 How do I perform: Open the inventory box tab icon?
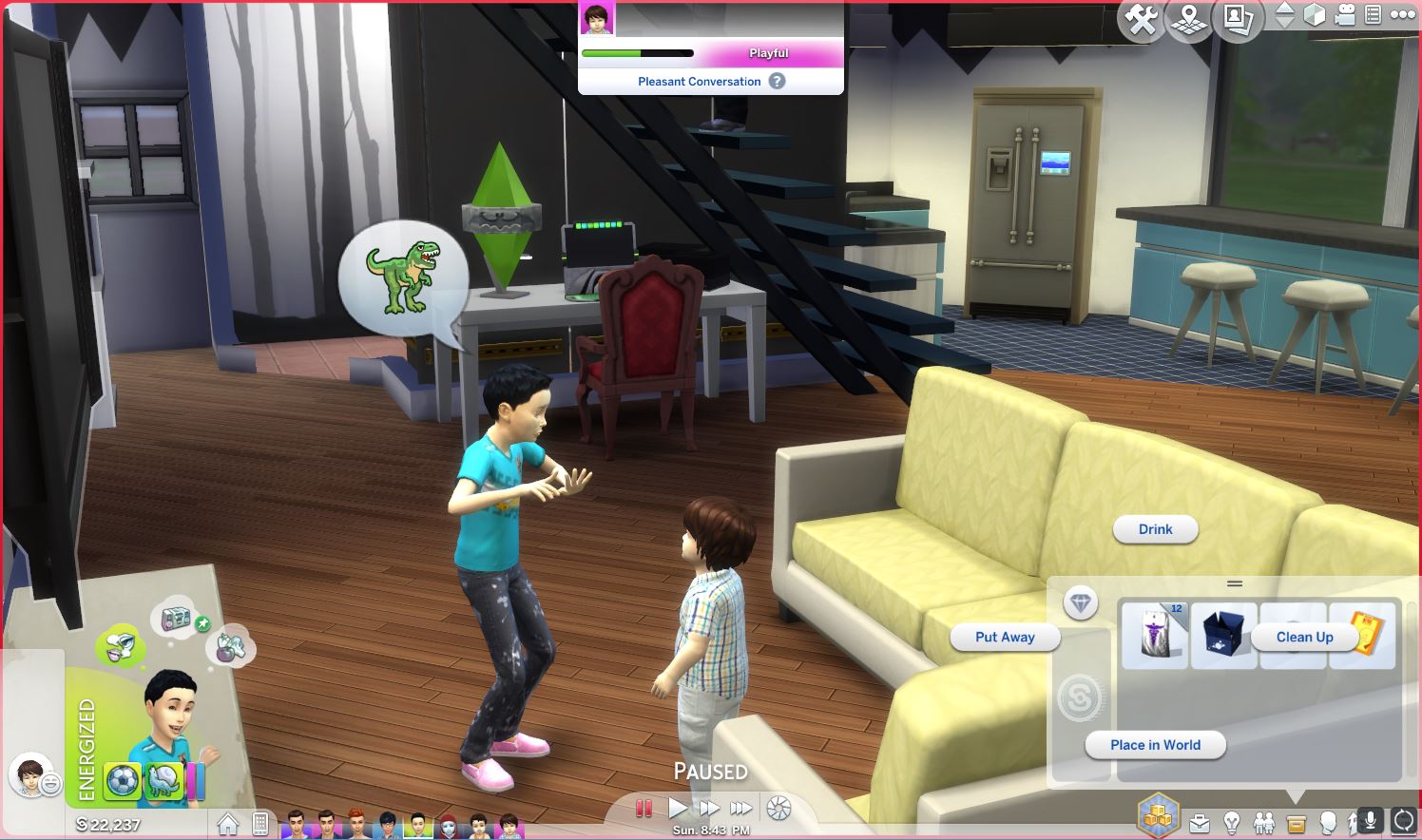tap(1296, 822)
